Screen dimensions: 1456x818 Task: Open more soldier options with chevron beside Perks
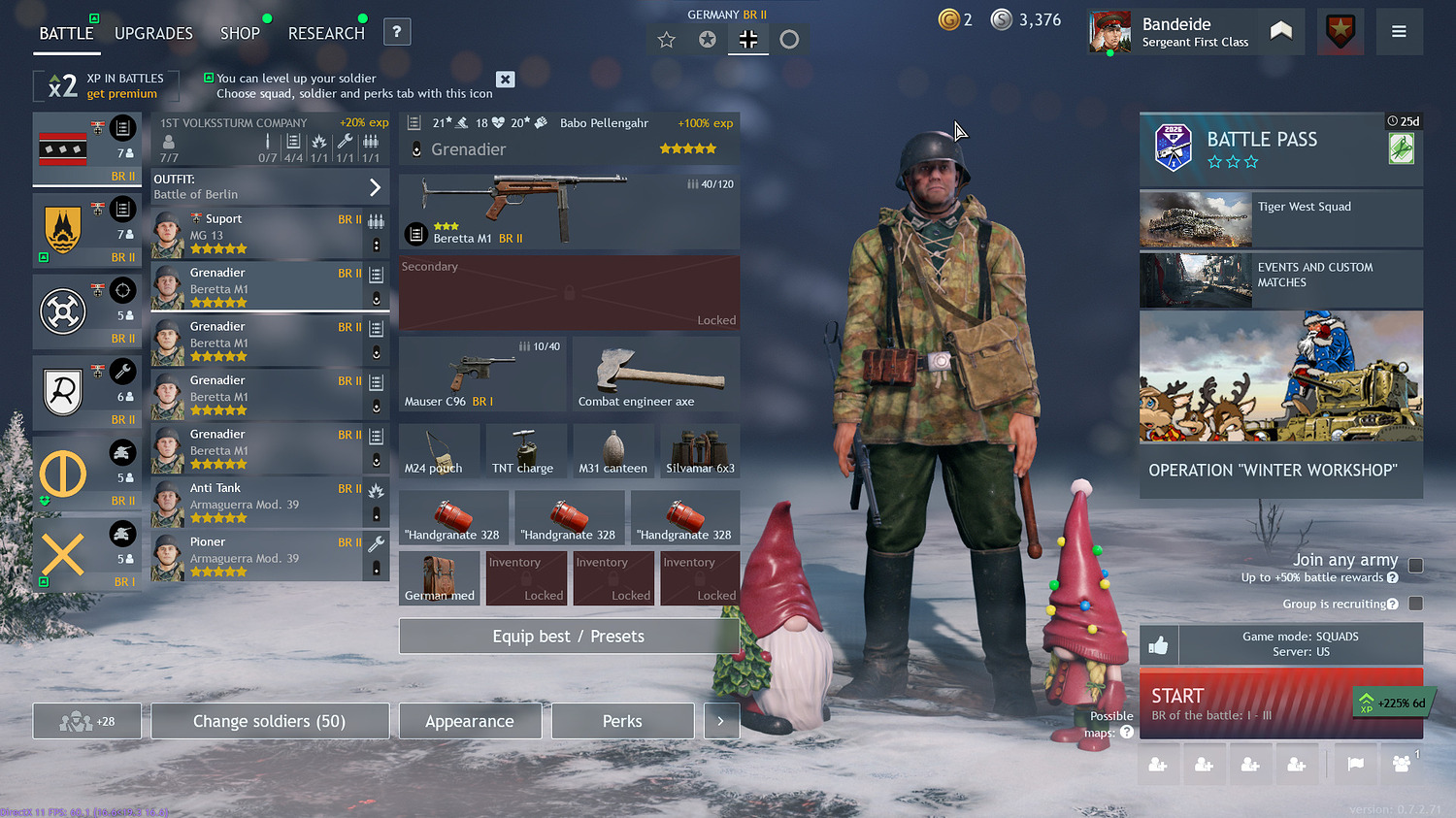tap(721, 721)
